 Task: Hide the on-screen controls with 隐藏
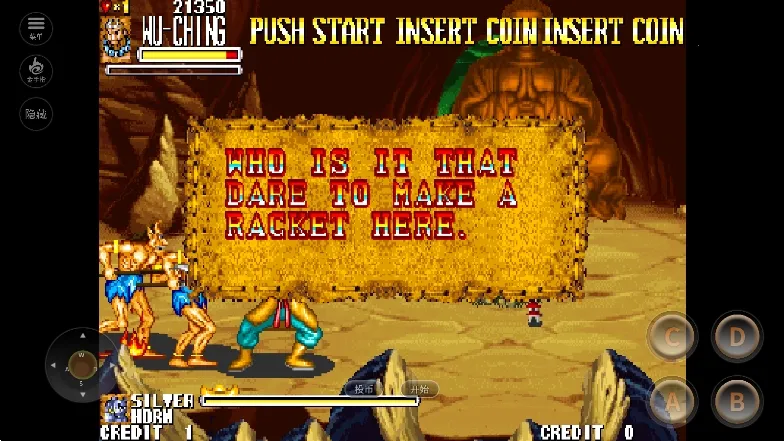pos(36,114)
